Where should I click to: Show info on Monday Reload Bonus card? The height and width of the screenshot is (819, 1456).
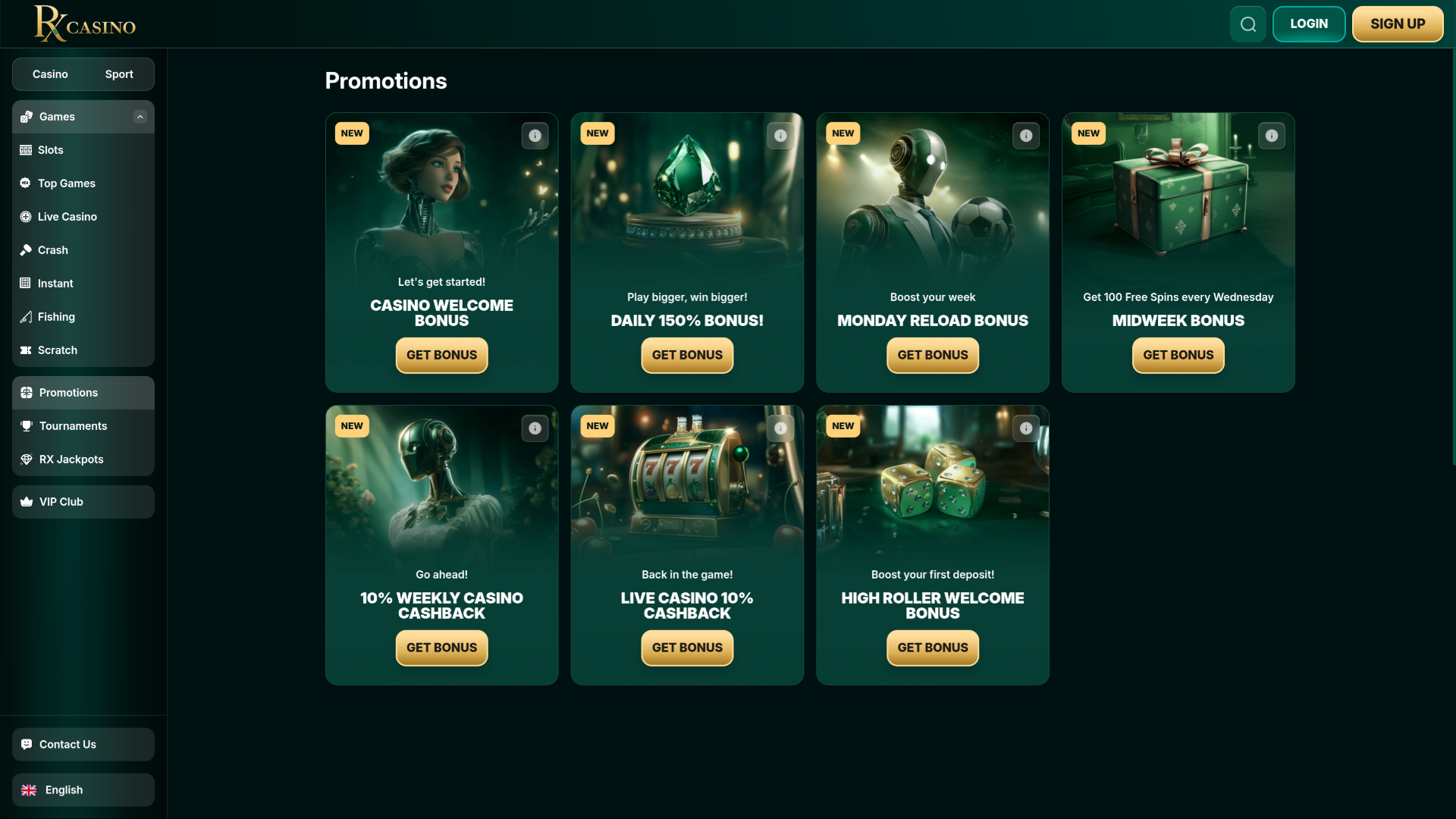tap(1026, 136)
